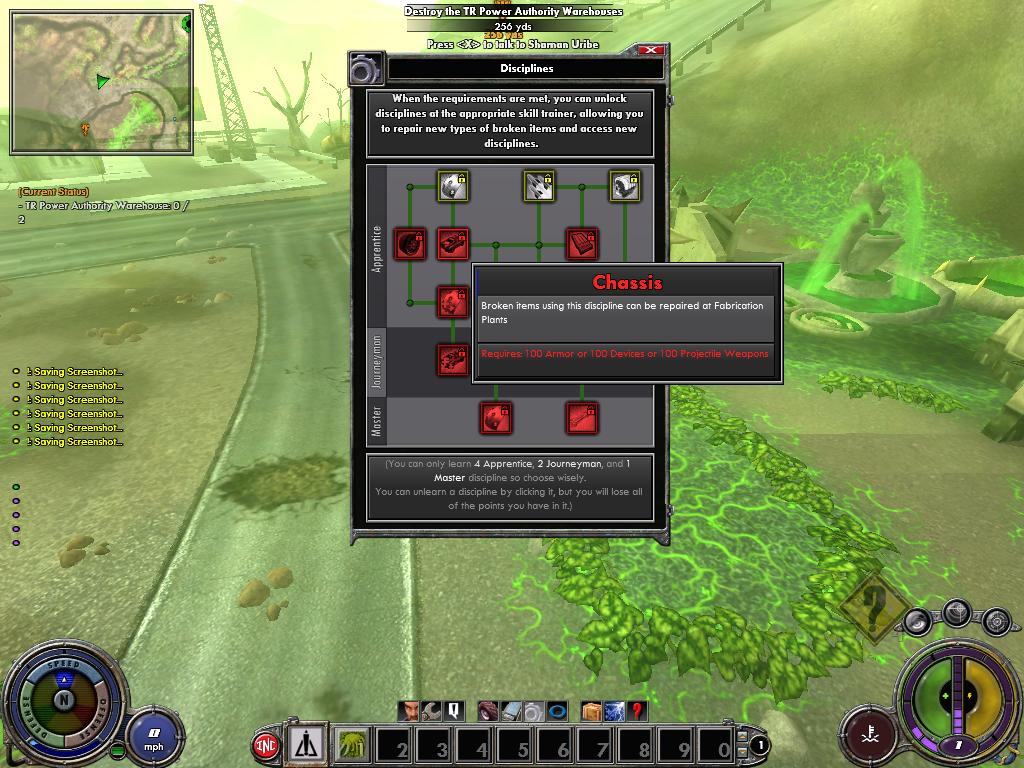Choose the red brick discipline node
The image size is (1024, 768).
click(x=582, y=243)
